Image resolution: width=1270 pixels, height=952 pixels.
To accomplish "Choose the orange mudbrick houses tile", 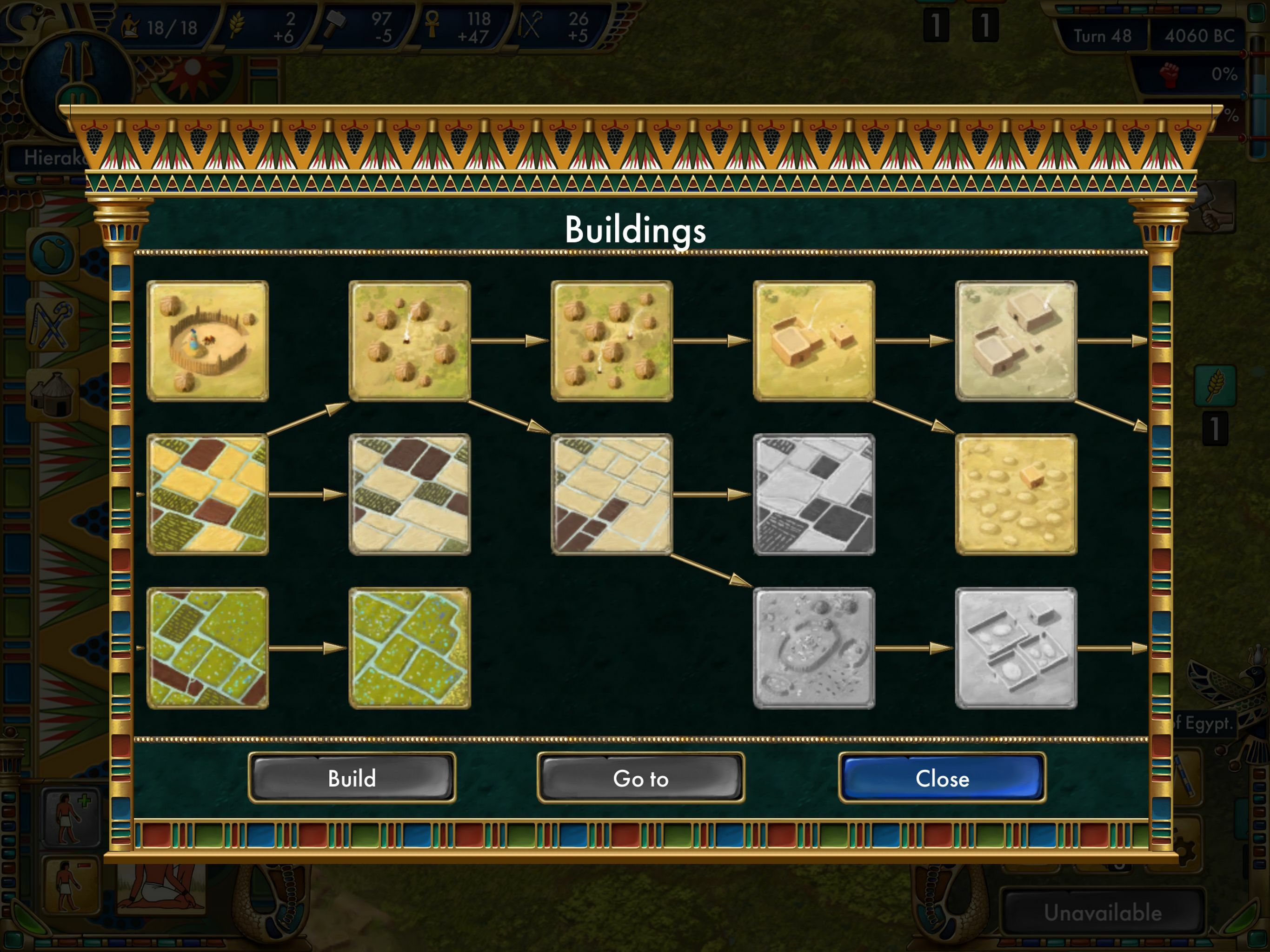I will (x=813, y=341).
